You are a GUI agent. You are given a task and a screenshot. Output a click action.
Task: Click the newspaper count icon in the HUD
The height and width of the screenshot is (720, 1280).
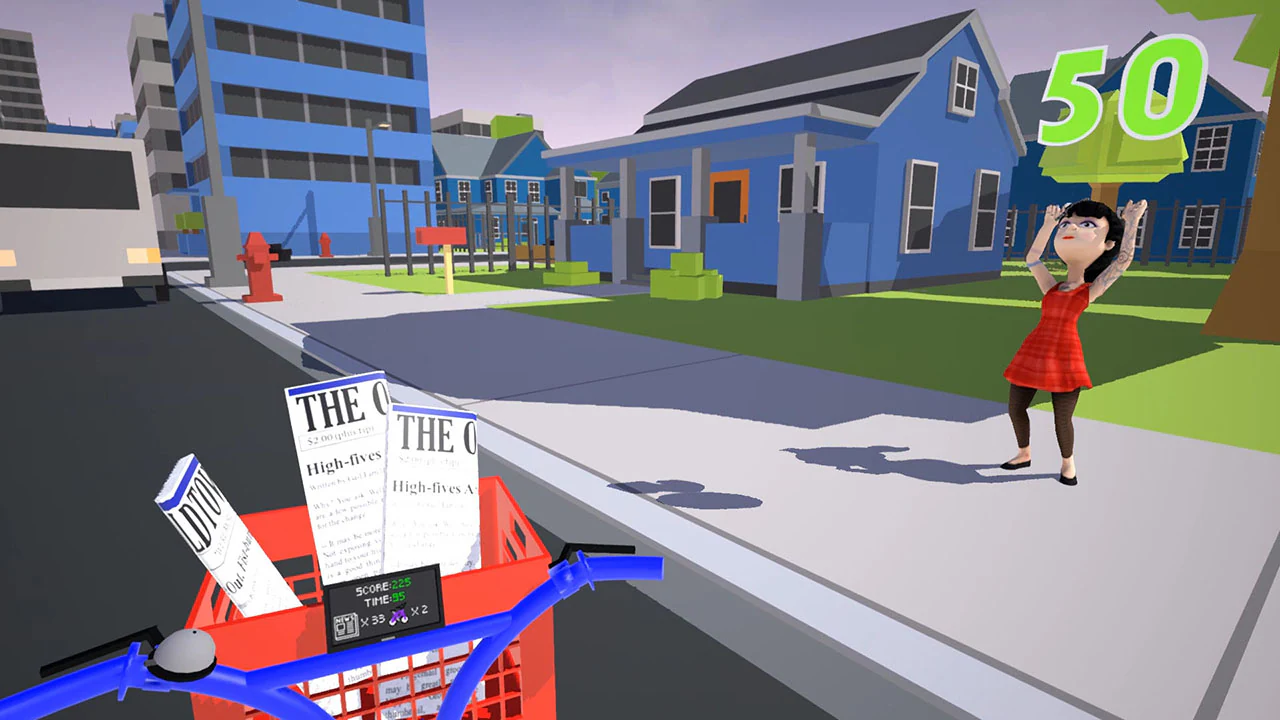tap(346, 626)
